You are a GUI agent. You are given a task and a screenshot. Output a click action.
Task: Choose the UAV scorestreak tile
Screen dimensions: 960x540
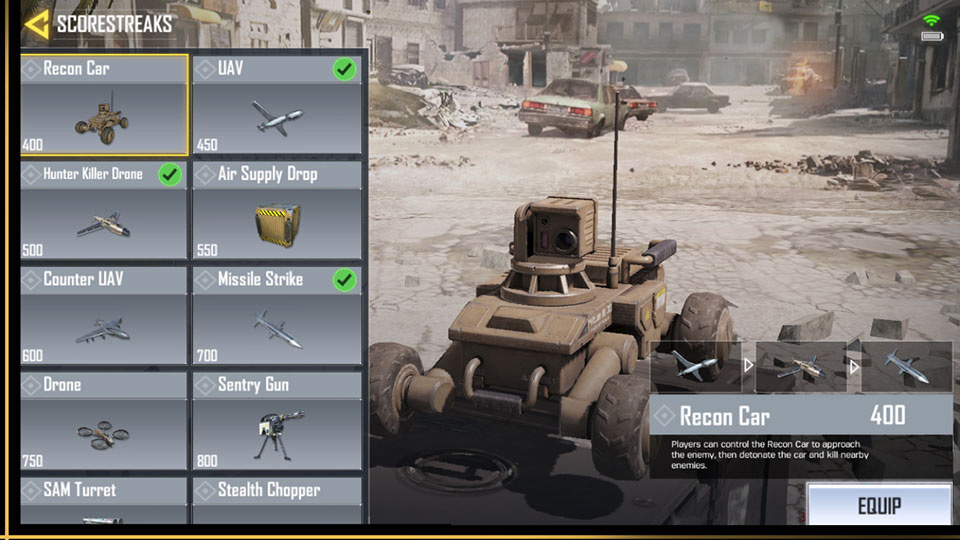coord(276,105)
